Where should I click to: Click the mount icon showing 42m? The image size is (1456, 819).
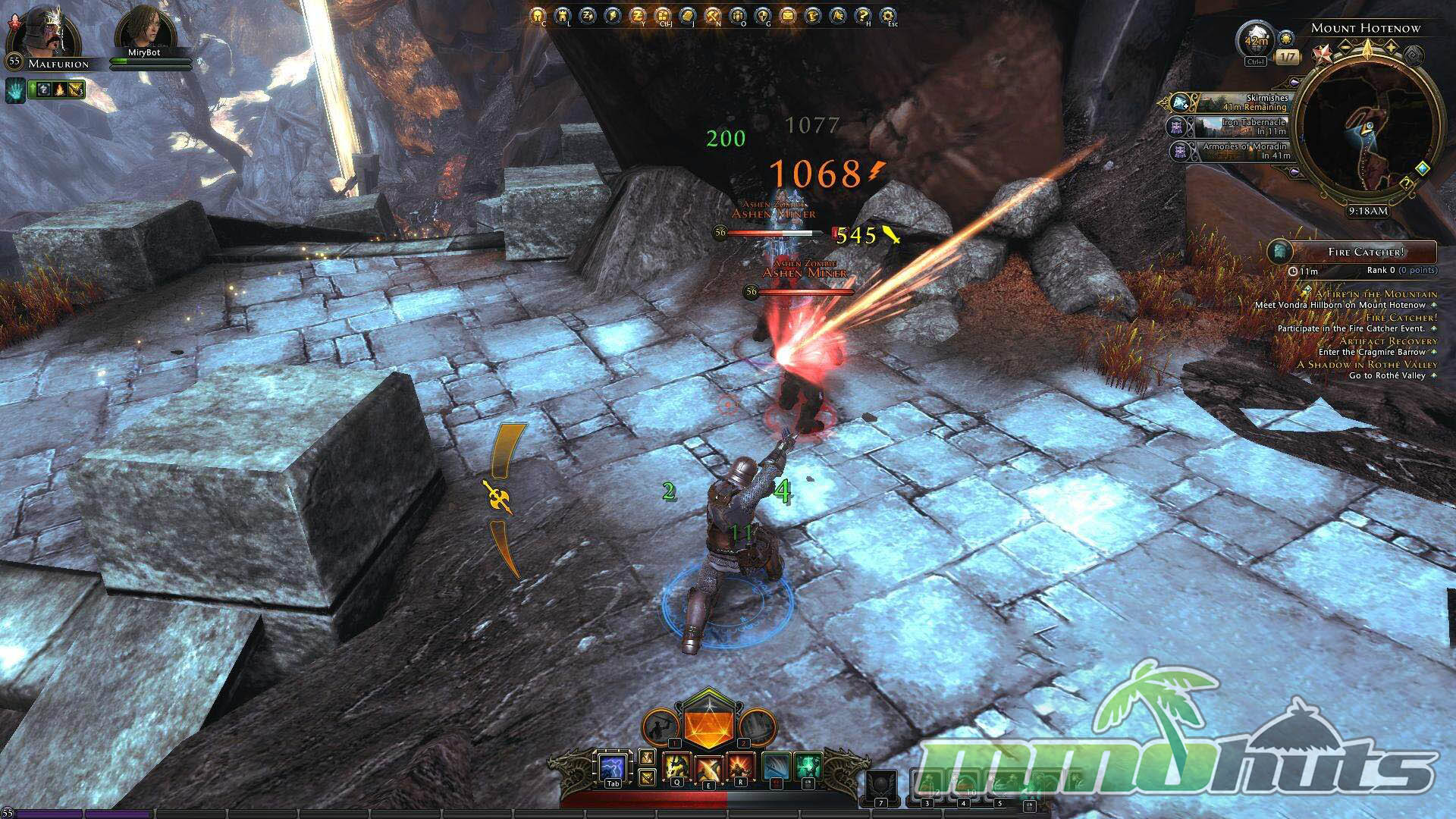1255,40
